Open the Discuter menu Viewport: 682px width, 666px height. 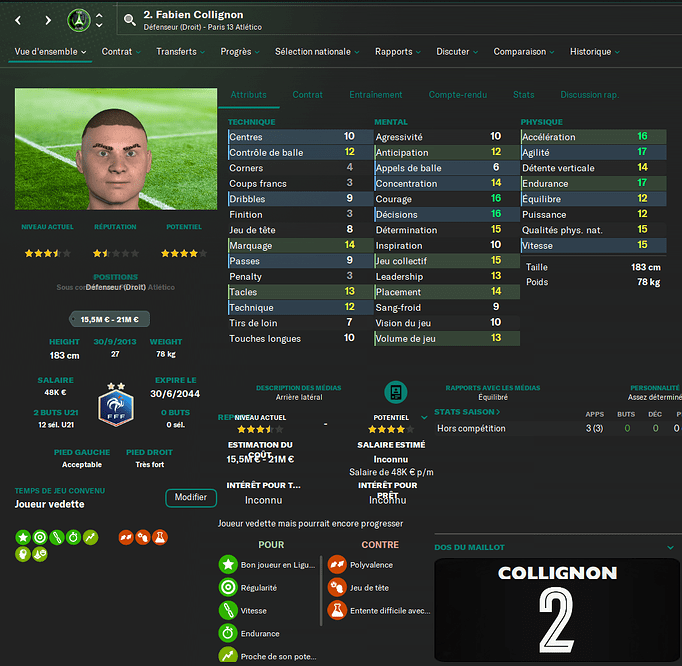pyautogui.click(x=458, y=52)
